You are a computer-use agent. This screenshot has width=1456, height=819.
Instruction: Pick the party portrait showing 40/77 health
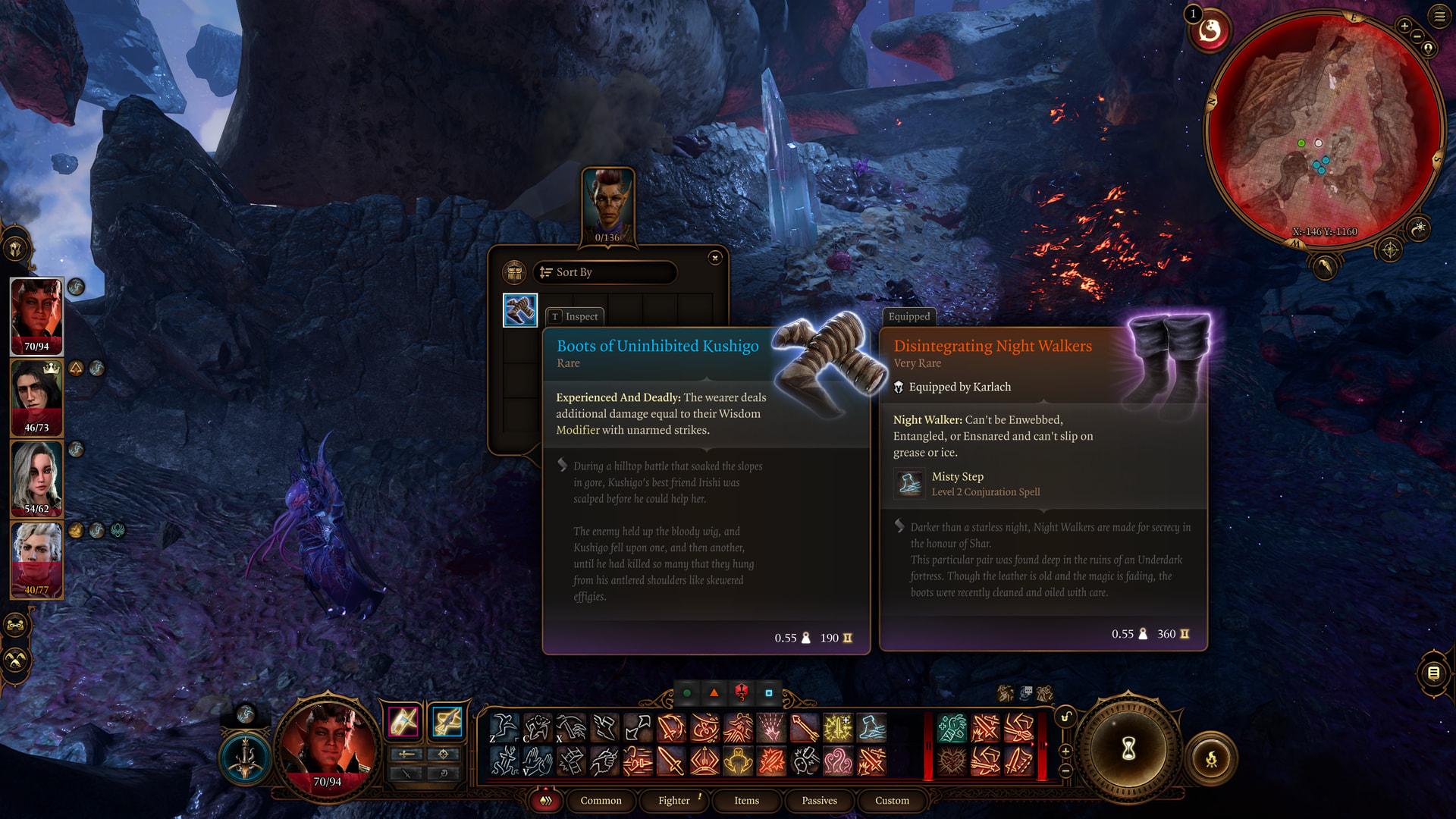[x=36, y=560]
